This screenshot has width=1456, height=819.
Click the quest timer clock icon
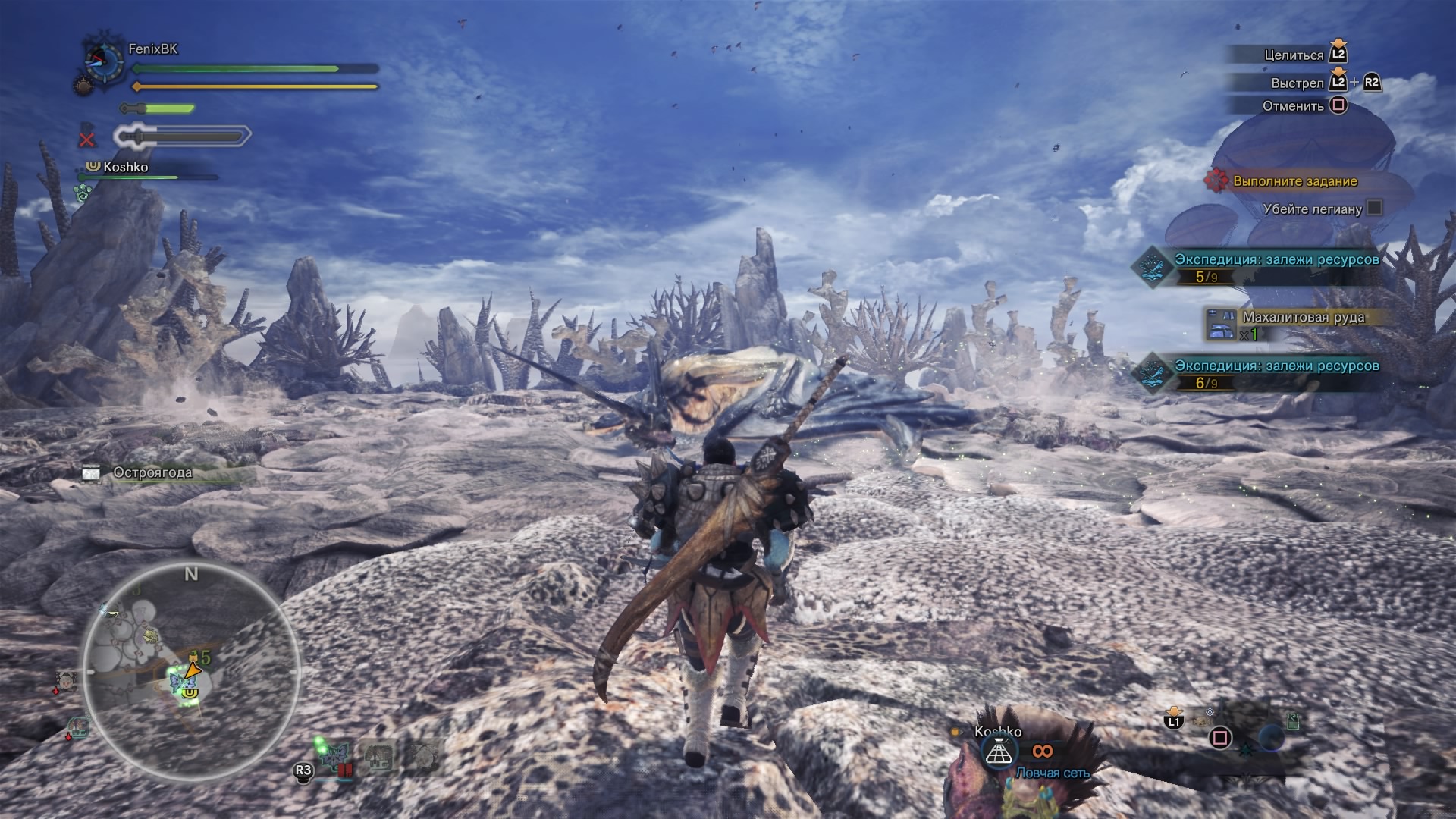[105, 61]
